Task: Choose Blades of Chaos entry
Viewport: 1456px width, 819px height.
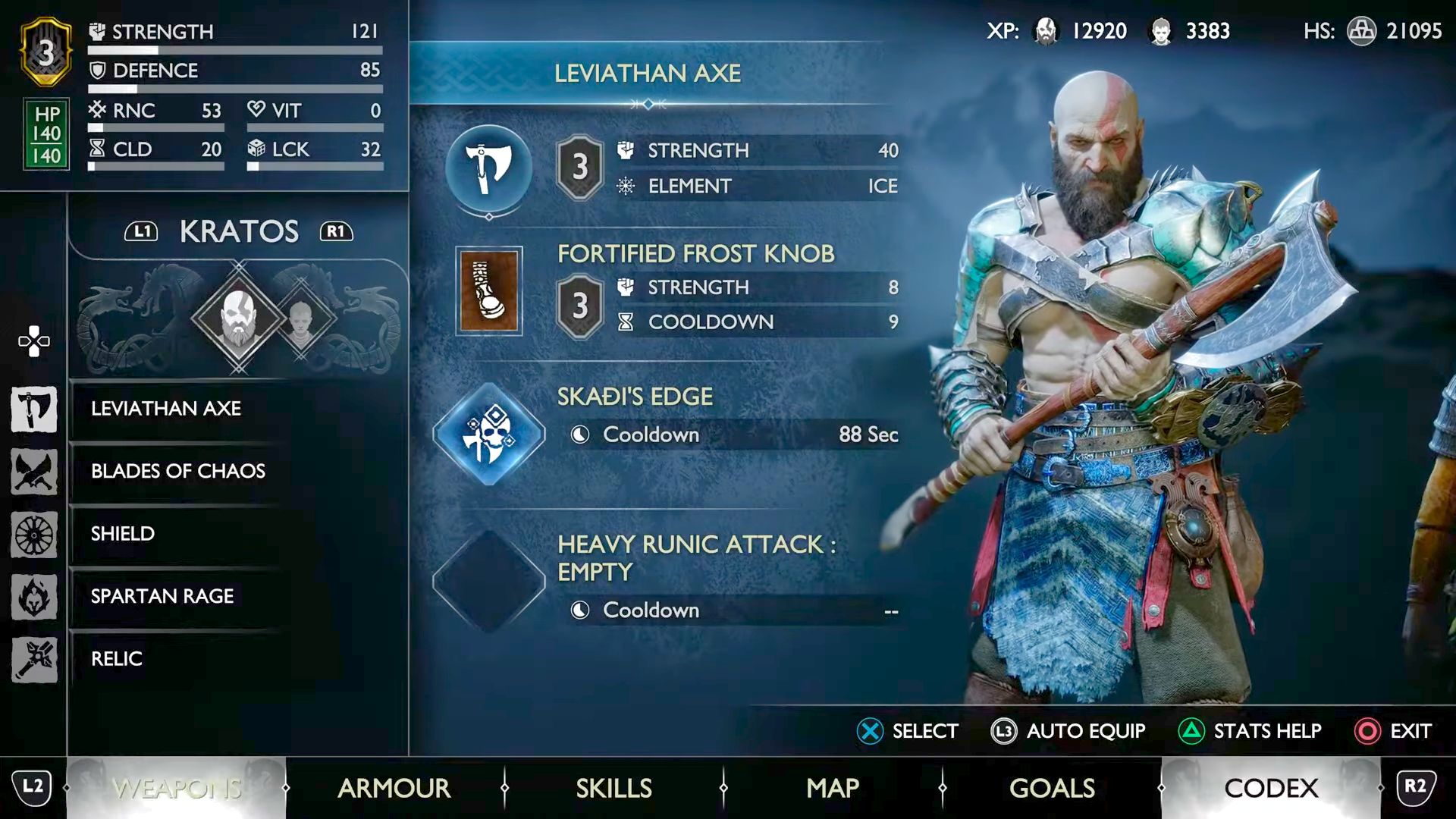Action: 178,471
